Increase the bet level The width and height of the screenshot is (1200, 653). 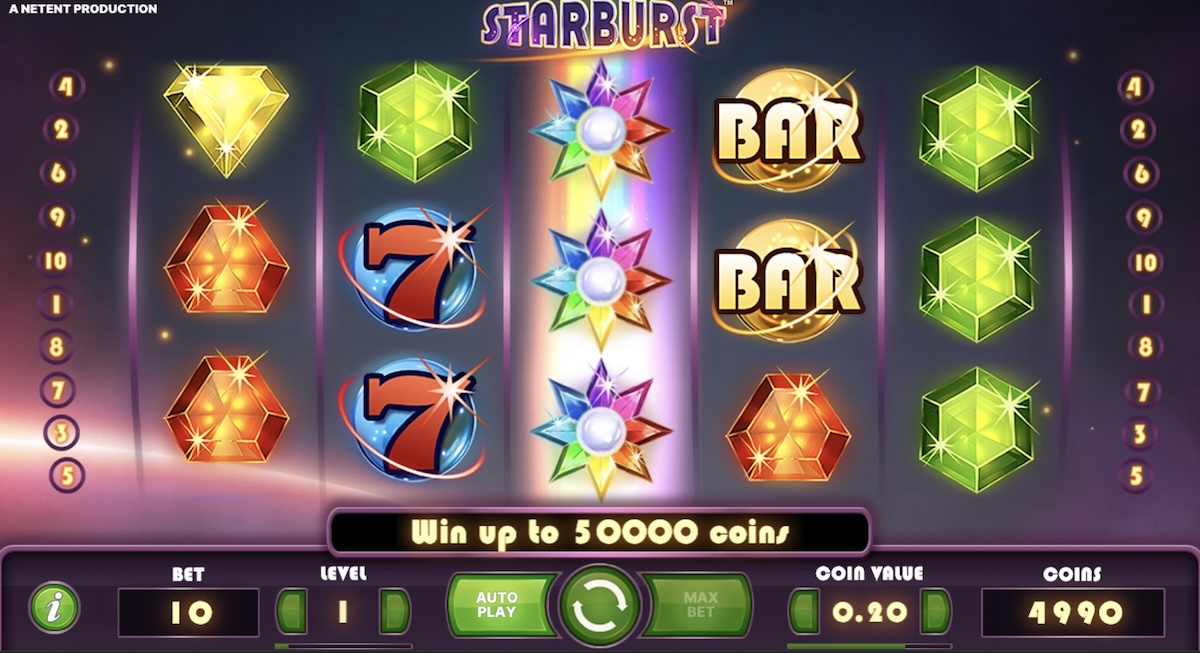[x=395, y=612]
